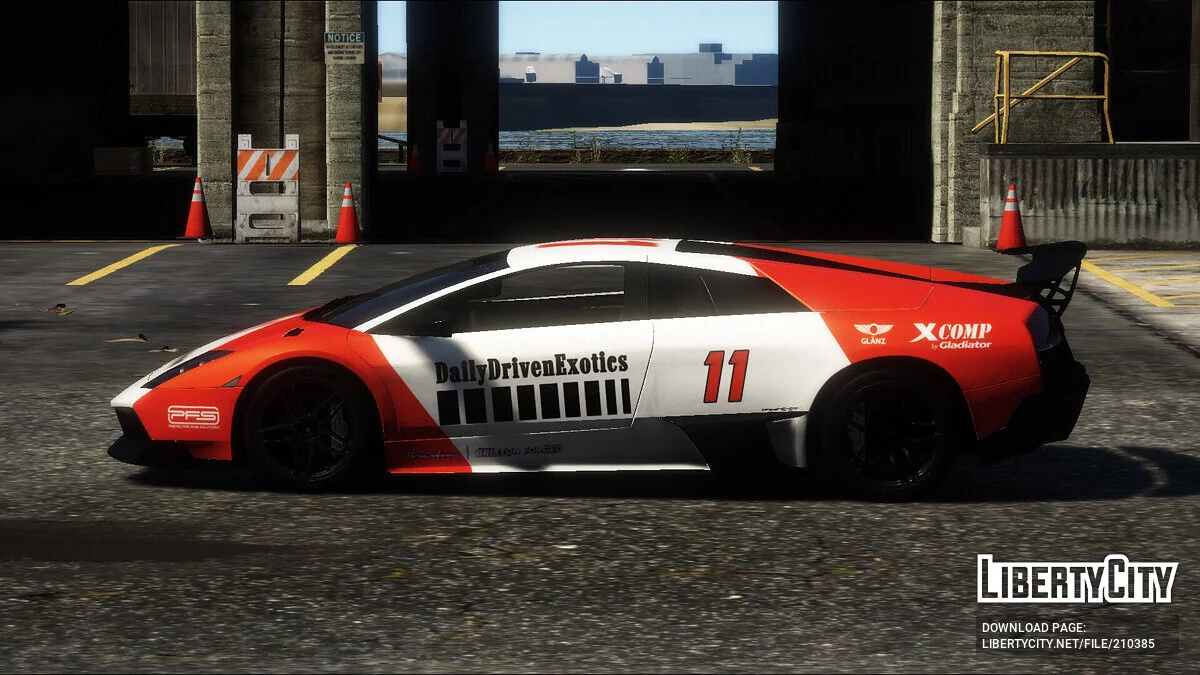Open the libertycity.net/file/210385 download page link
Image resolution: width=1200 pixels, height=675 pixels.
point(1068,644)
